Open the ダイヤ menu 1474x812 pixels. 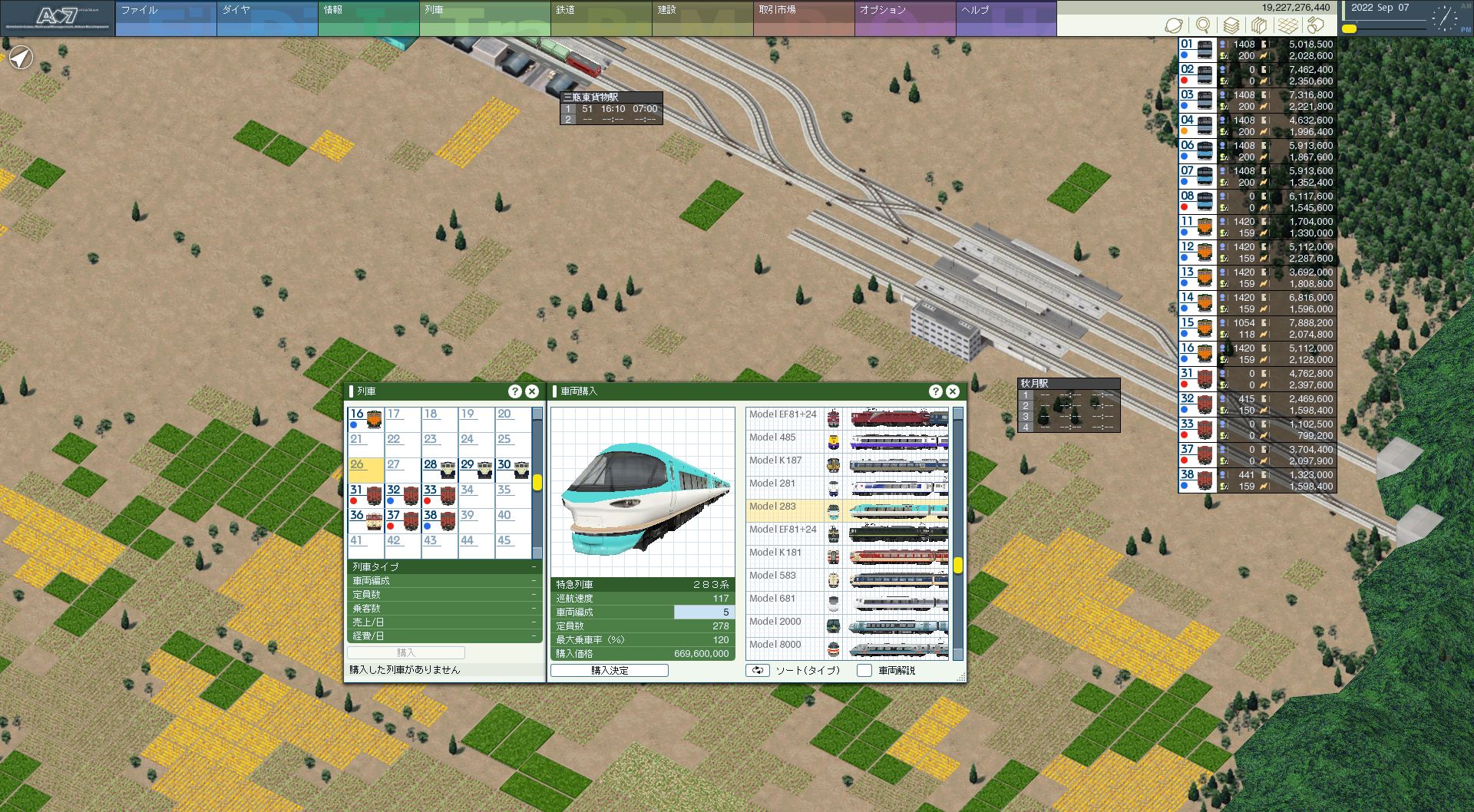(266, 18)
